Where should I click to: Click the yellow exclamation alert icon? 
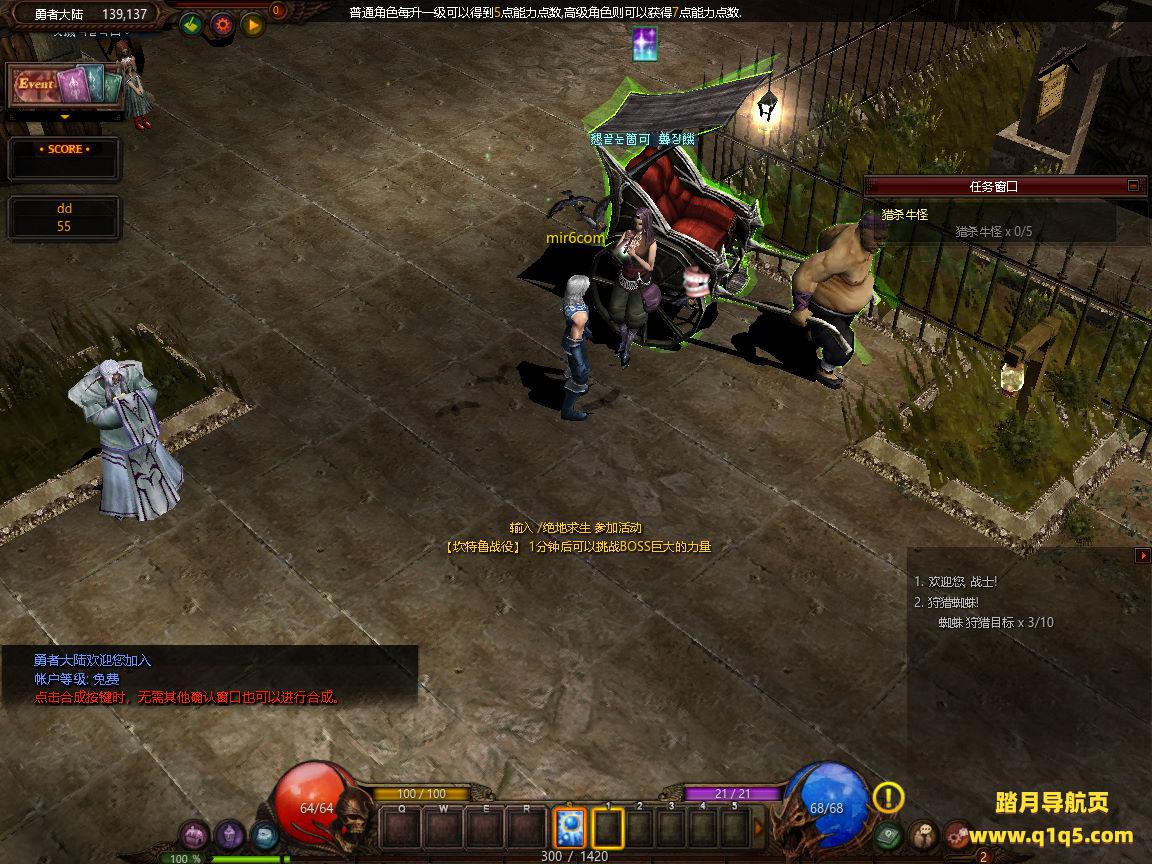tap(888, 797)
